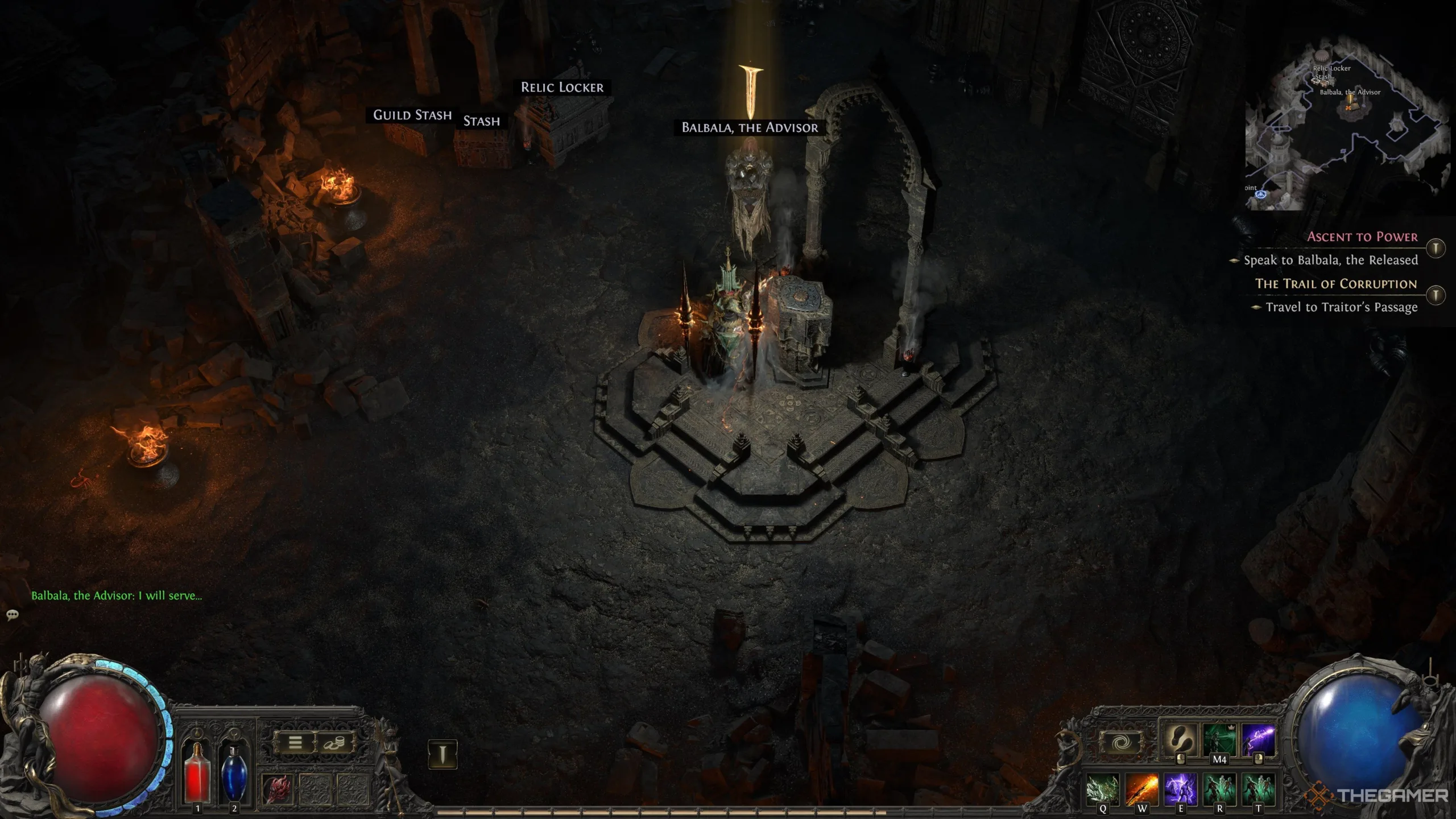
Task: Toggle the Trail of Corruption quest pin
Action: pos(1436,295)
